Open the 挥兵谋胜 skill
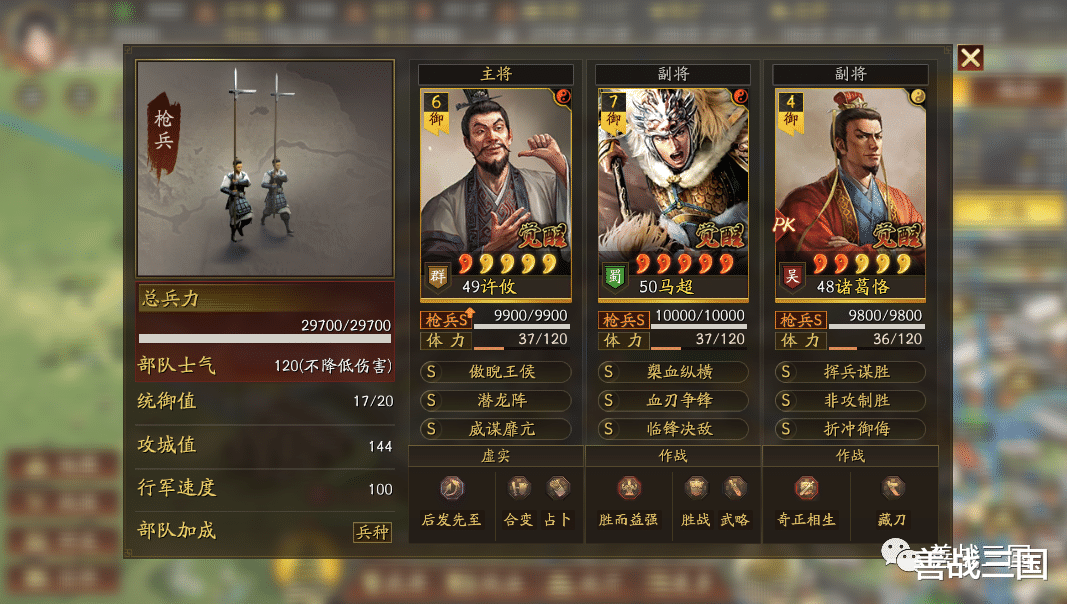Screen dimensions: 1067x604 [851, 372]
